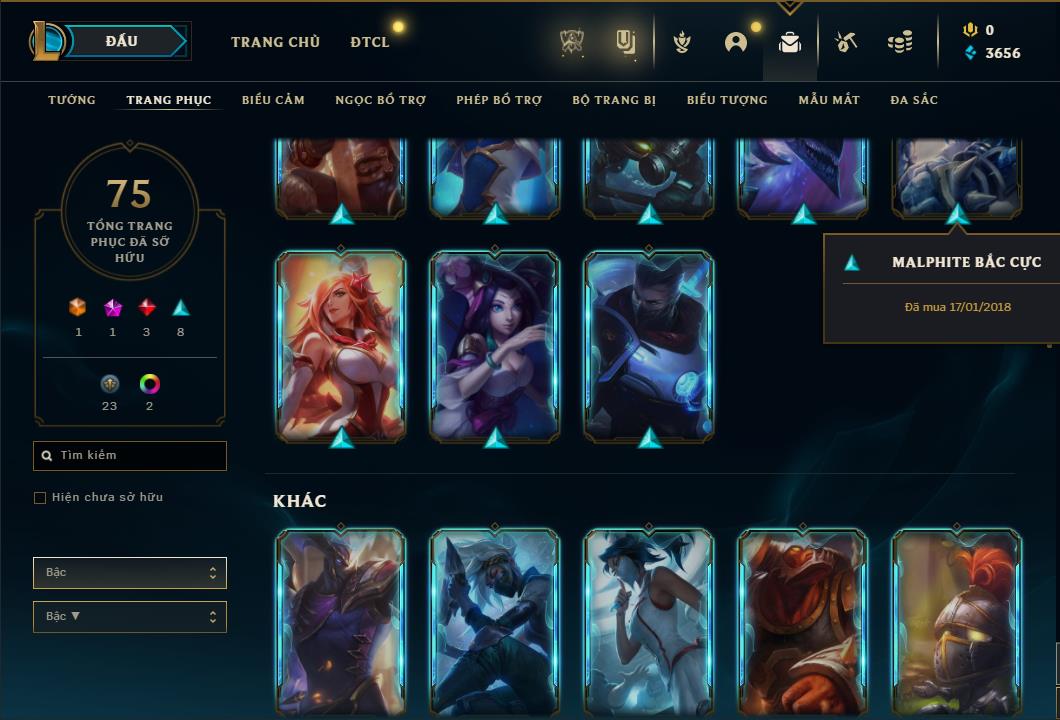Screen dimensions: 1060x720
Task: Open the hammer loot crafting icon
Action: click(846, 42)
